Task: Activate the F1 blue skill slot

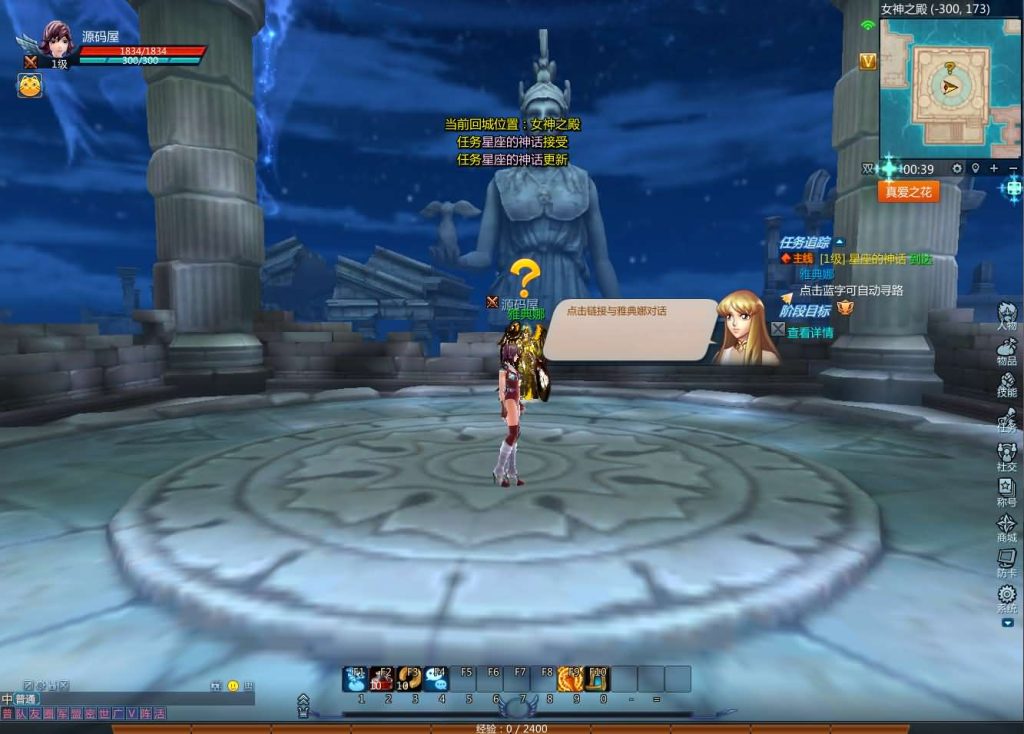Action: point(356,680)
